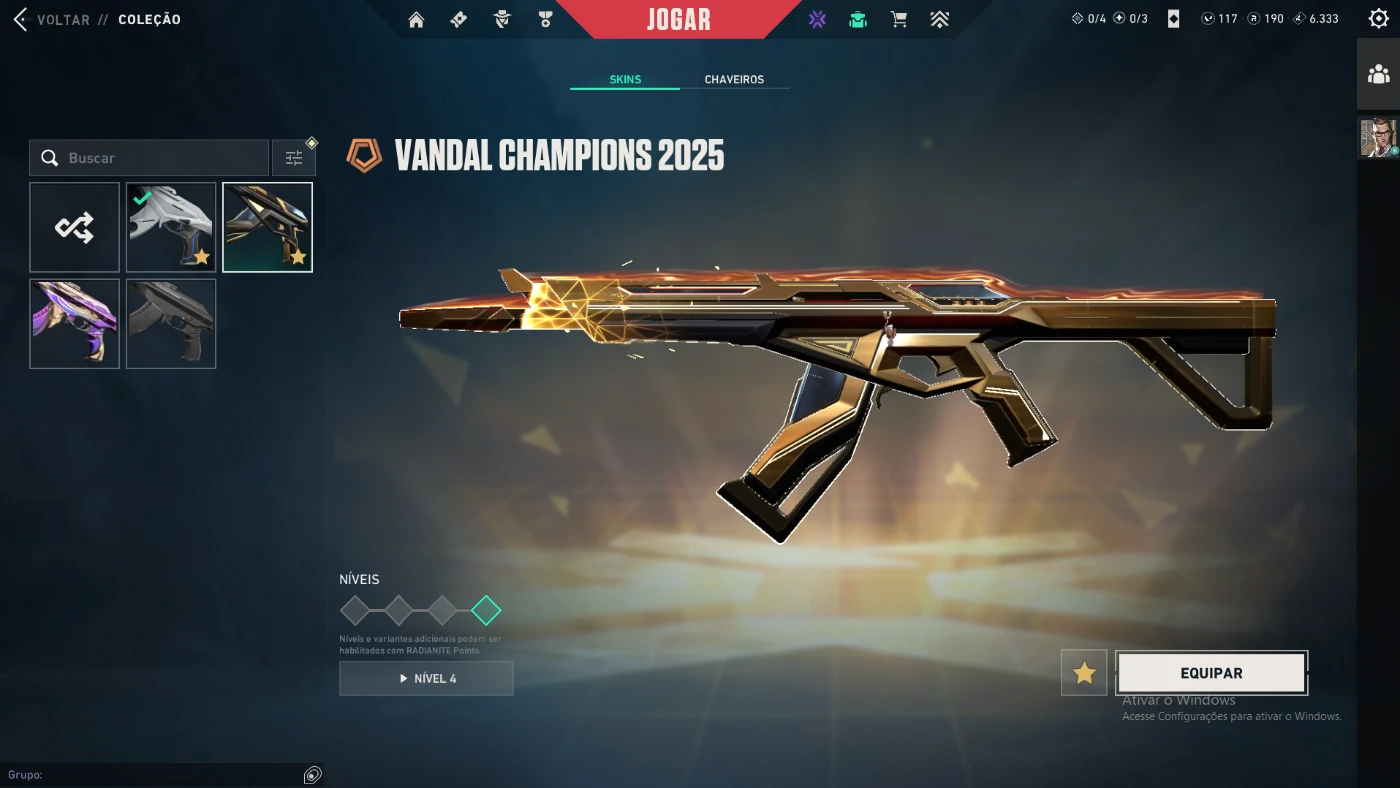This screenshot has width=1400, height=788.
Task: Open the settings gear
Action: [x=1378, y=19]
